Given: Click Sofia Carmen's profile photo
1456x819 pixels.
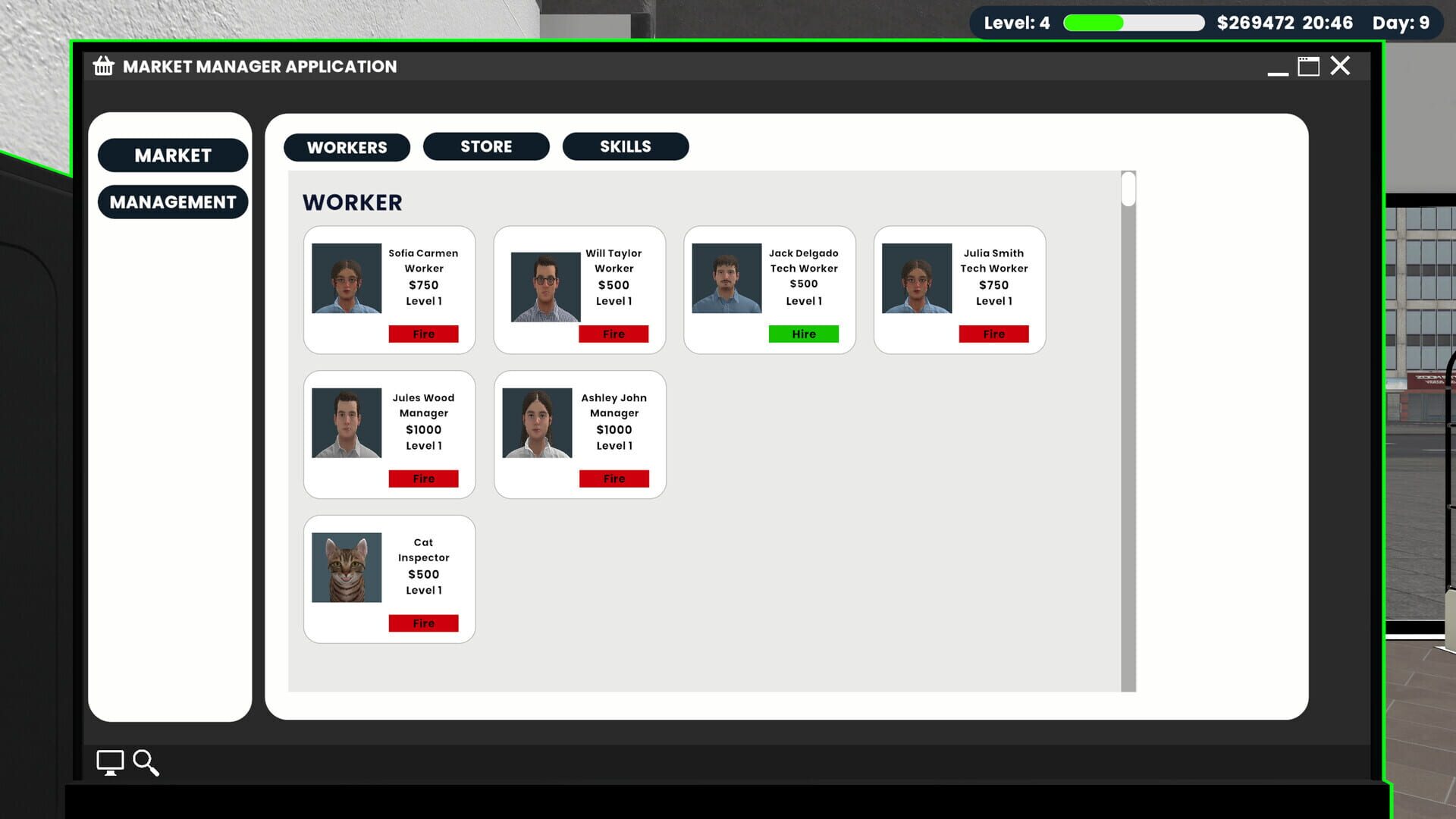Looking at the screenshot, I should [346, 278].
